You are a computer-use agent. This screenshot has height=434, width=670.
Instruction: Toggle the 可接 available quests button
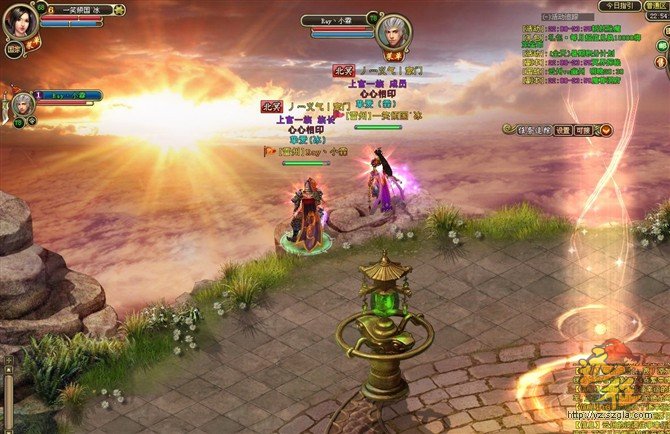point(585,130)
